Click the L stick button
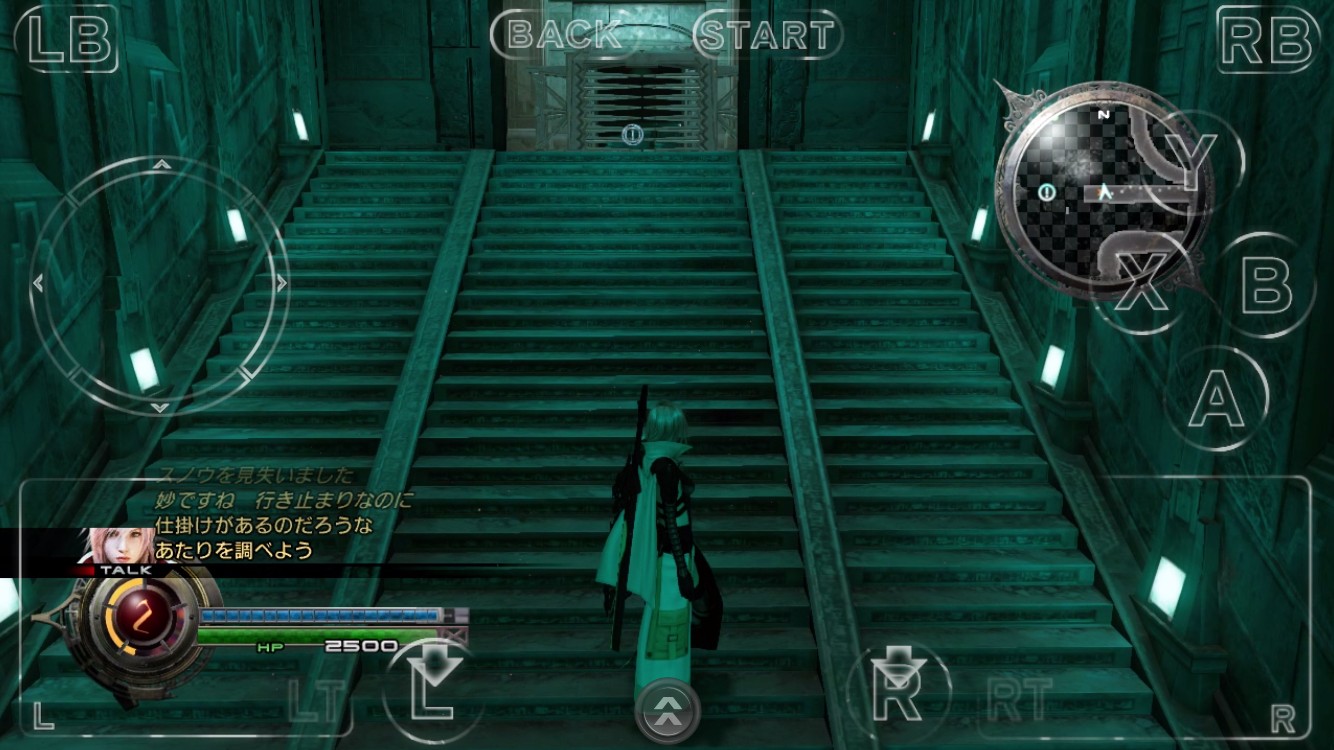Screen dimensions: 1334x750 (432, 690)
